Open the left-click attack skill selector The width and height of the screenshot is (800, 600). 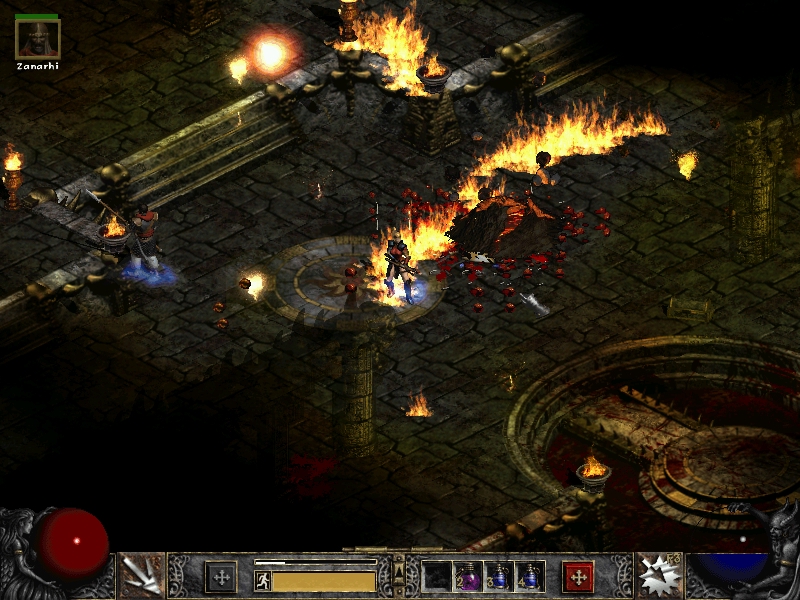tap(141, 576)
